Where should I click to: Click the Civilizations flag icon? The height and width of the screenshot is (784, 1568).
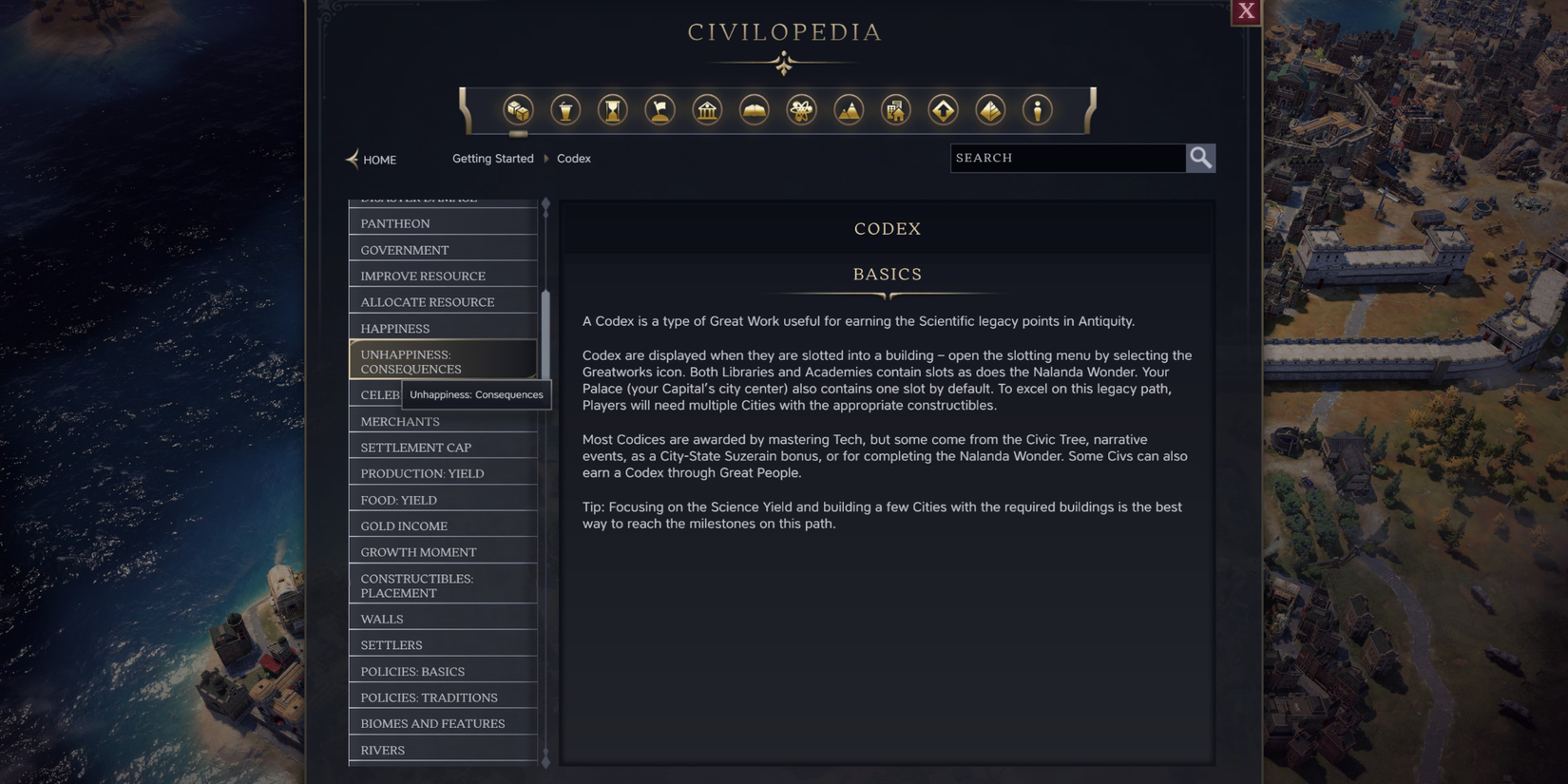(660, 109)
